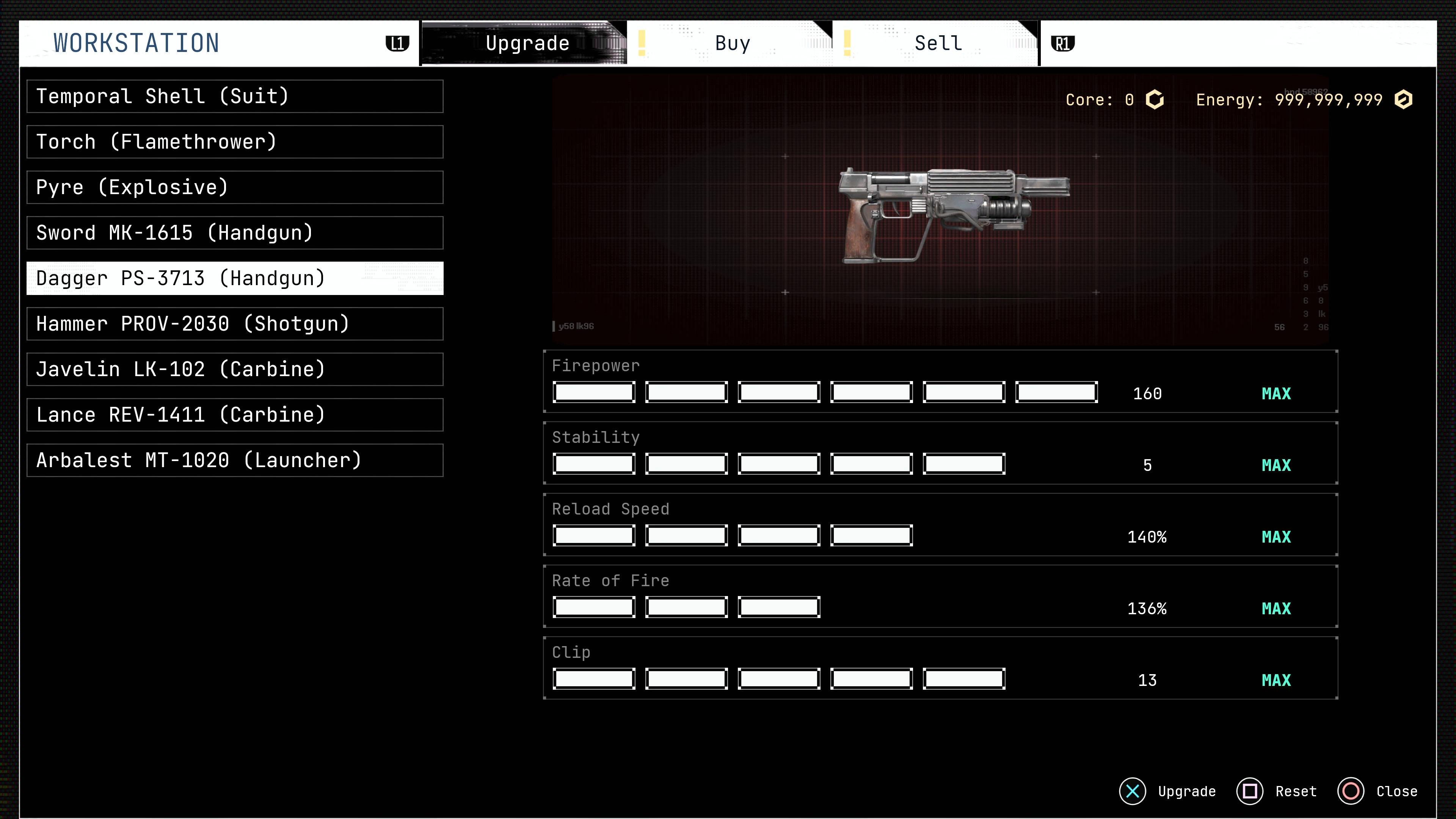Select the Dagger PS-3713 handgun
1456x819 pixels.
(x=235, y=279)
